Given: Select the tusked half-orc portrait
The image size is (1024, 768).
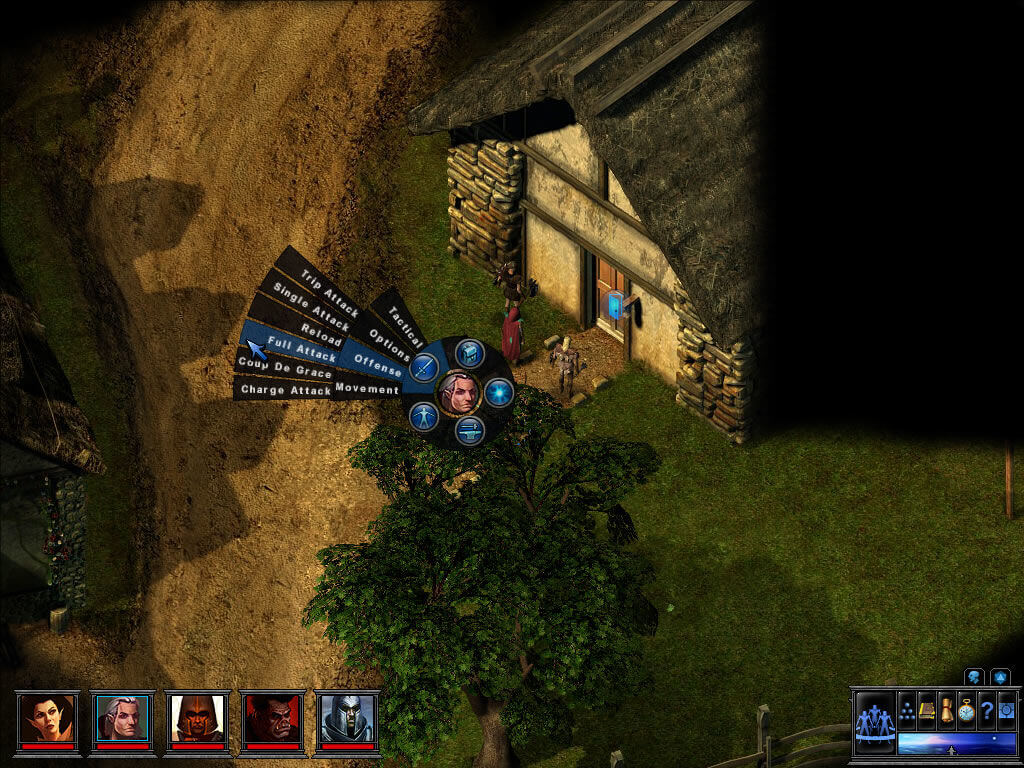Looking at the screenshot, I should coord(272,718).
